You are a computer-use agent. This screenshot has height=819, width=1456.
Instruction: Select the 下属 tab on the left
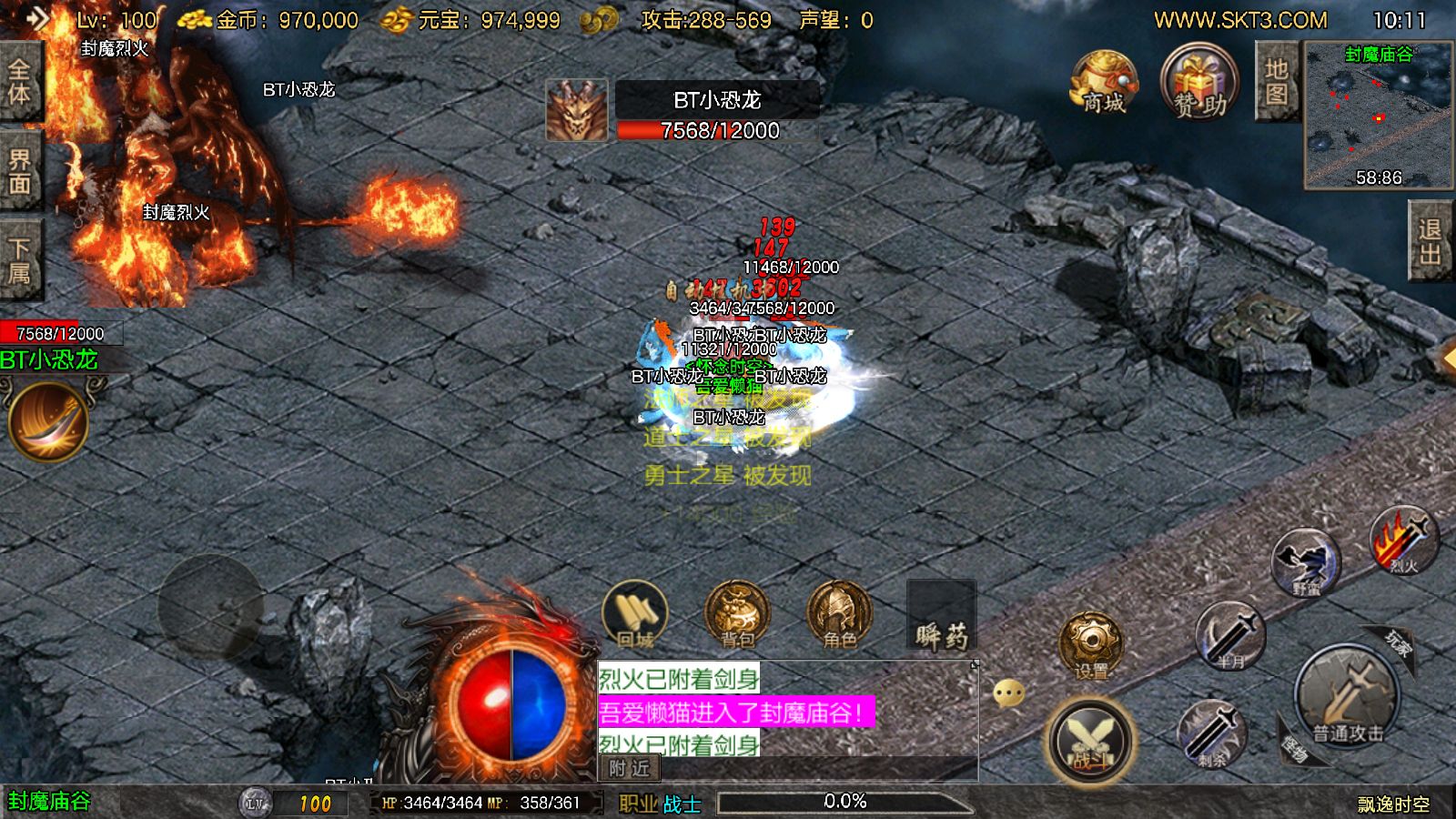pyautogui.click(x=19, y=261)
